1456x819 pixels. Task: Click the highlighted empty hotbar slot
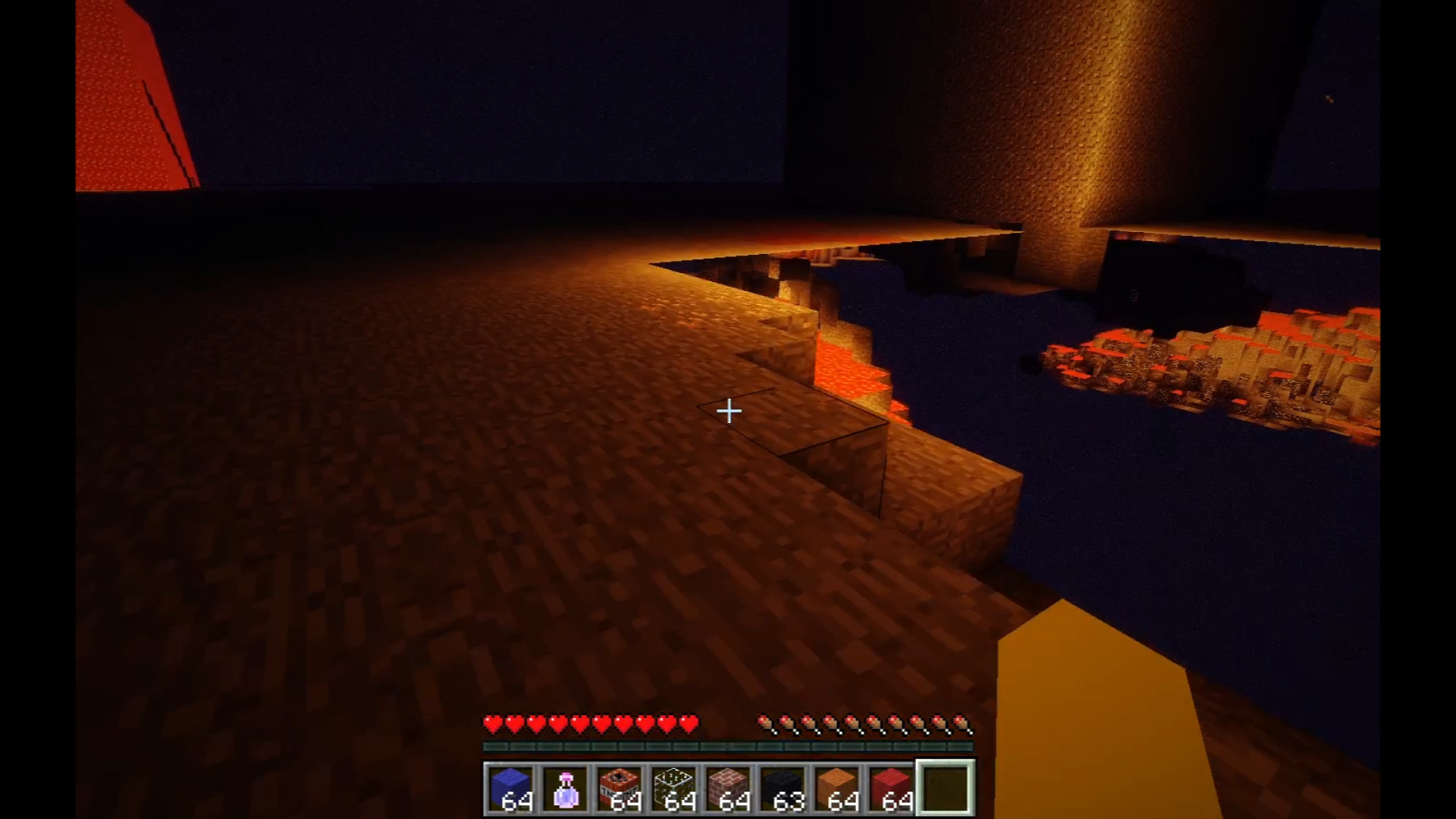[x=946, y=788]
